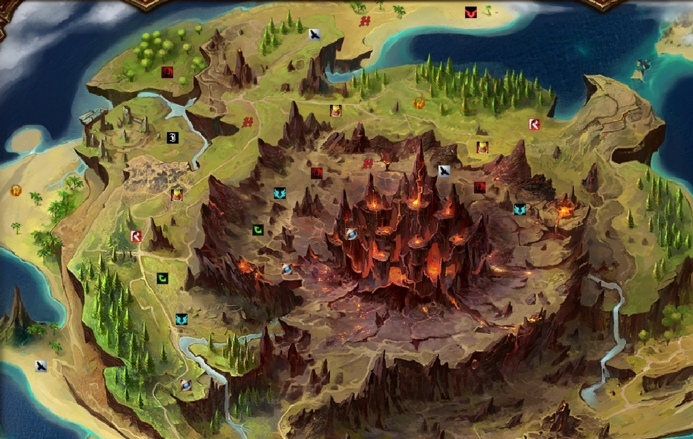Open the white bird marker at the crater rim
This screenshot has height=439, width=693.
point(444,171)
